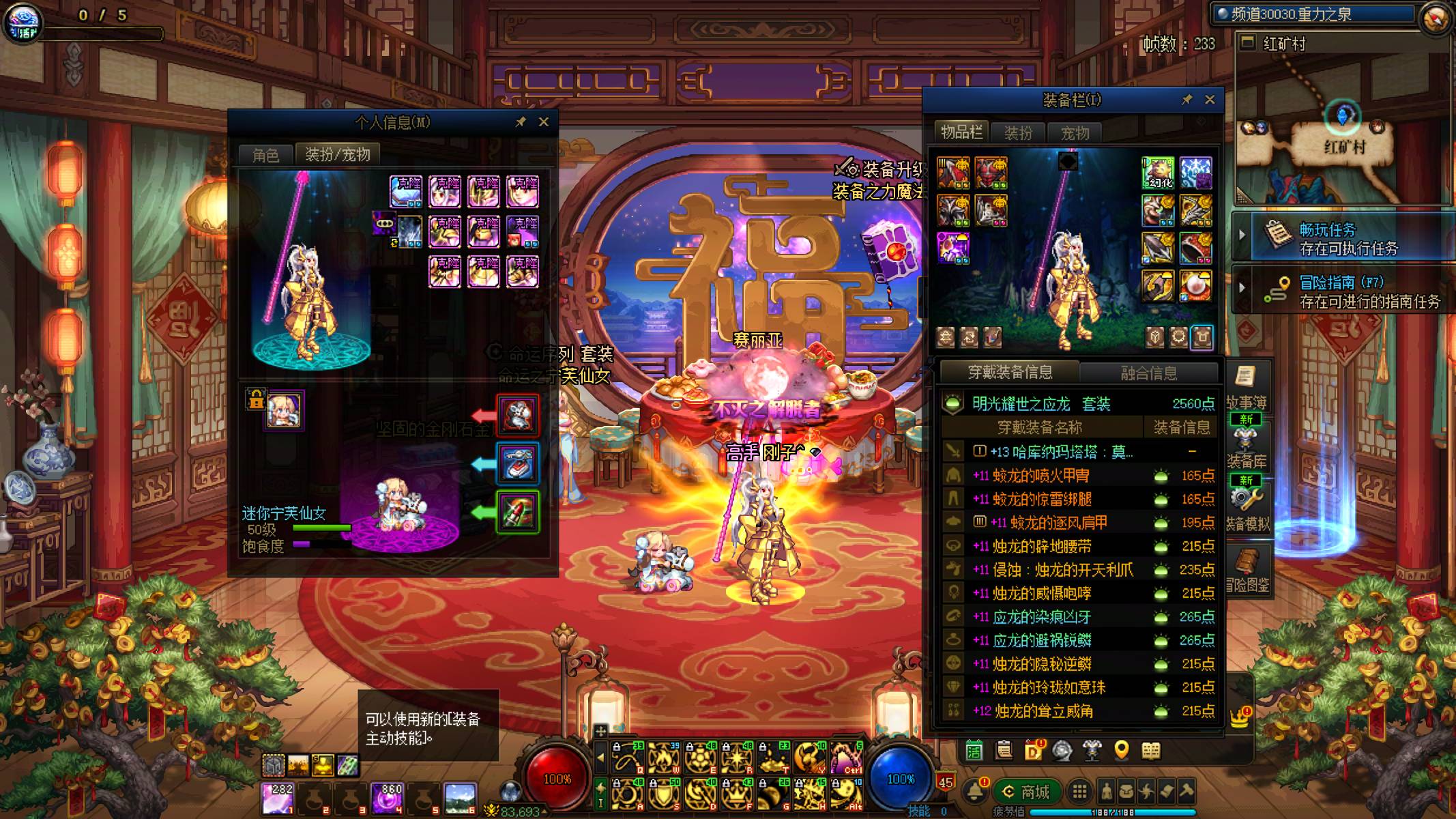
Task: Show the 融合信息 fusion info tab
Action: coord(1149,373)
